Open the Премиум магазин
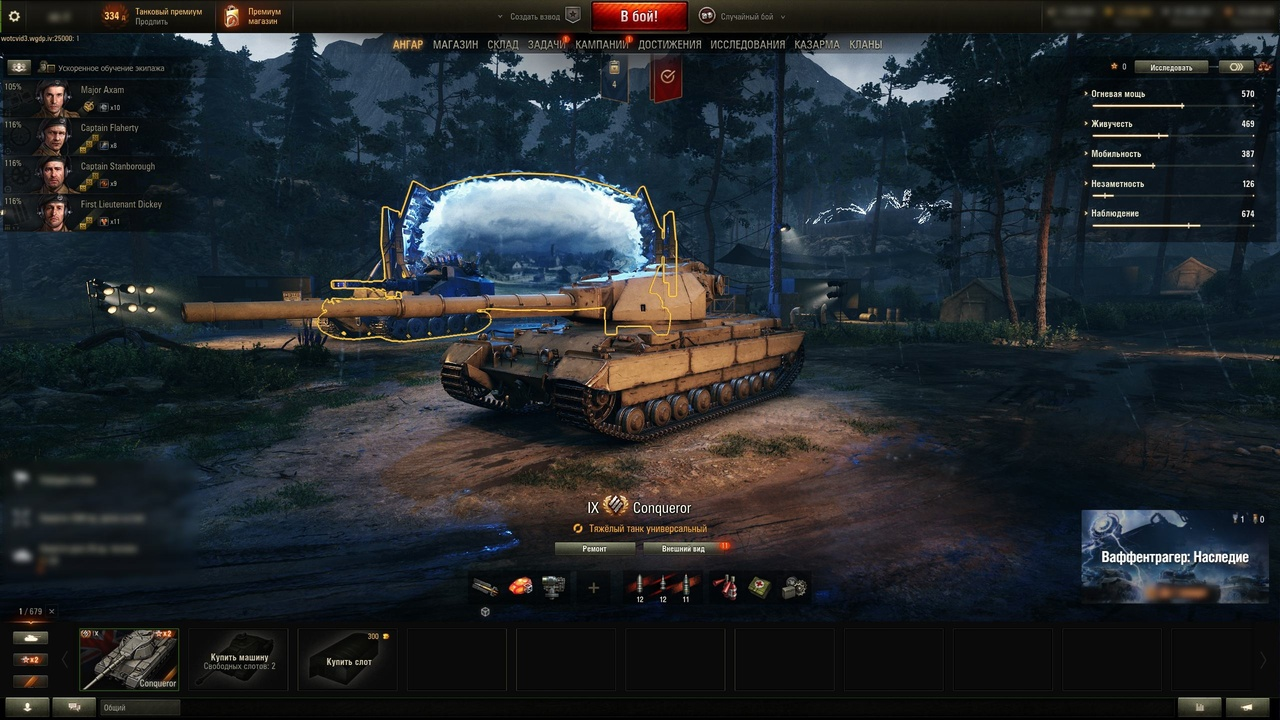This screenshot has width=1280, height=720. tap(252, 16)
